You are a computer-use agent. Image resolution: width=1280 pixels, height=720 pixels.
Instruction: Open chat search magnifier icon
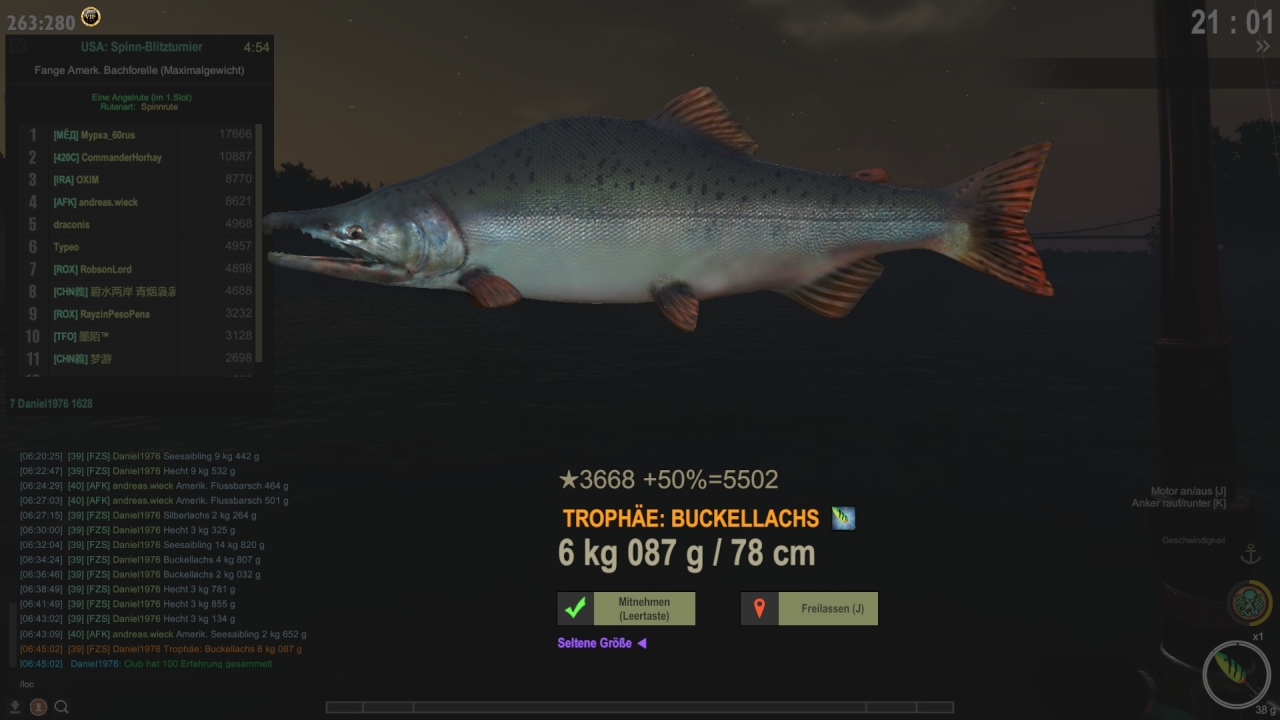tap(62, 707)
